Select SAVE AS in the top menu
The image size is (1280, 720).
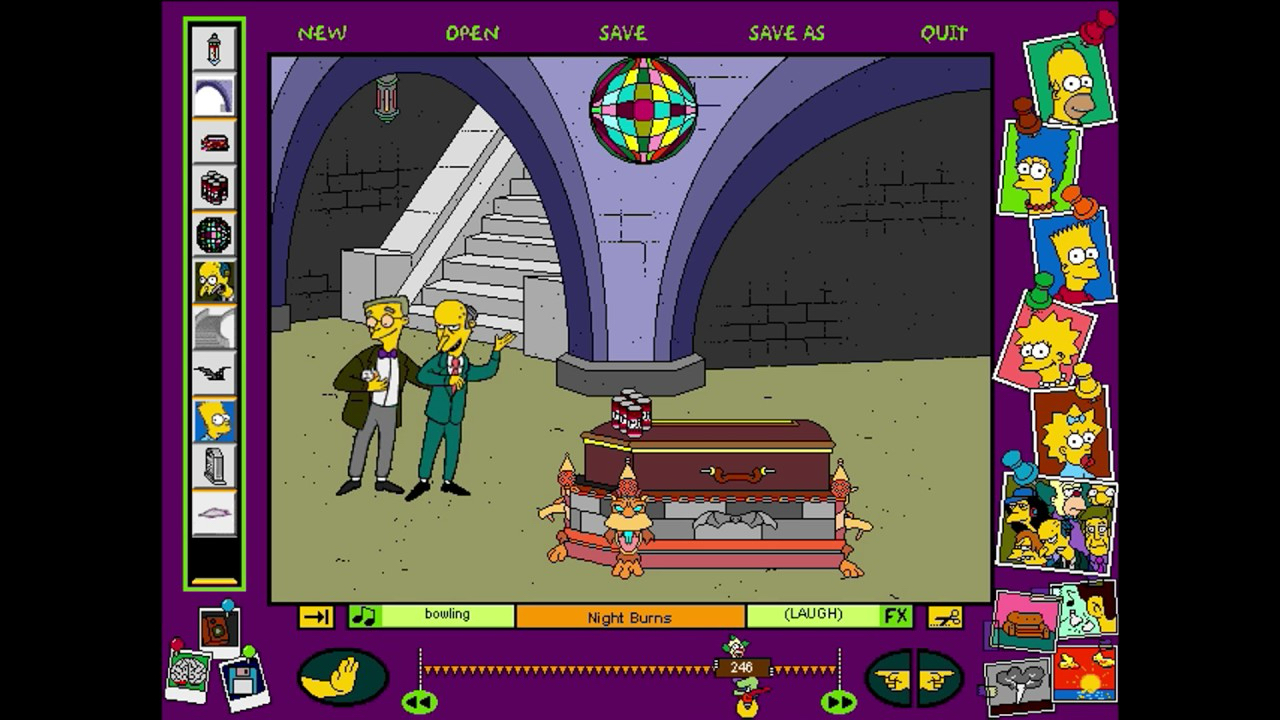tap(786, 33)
